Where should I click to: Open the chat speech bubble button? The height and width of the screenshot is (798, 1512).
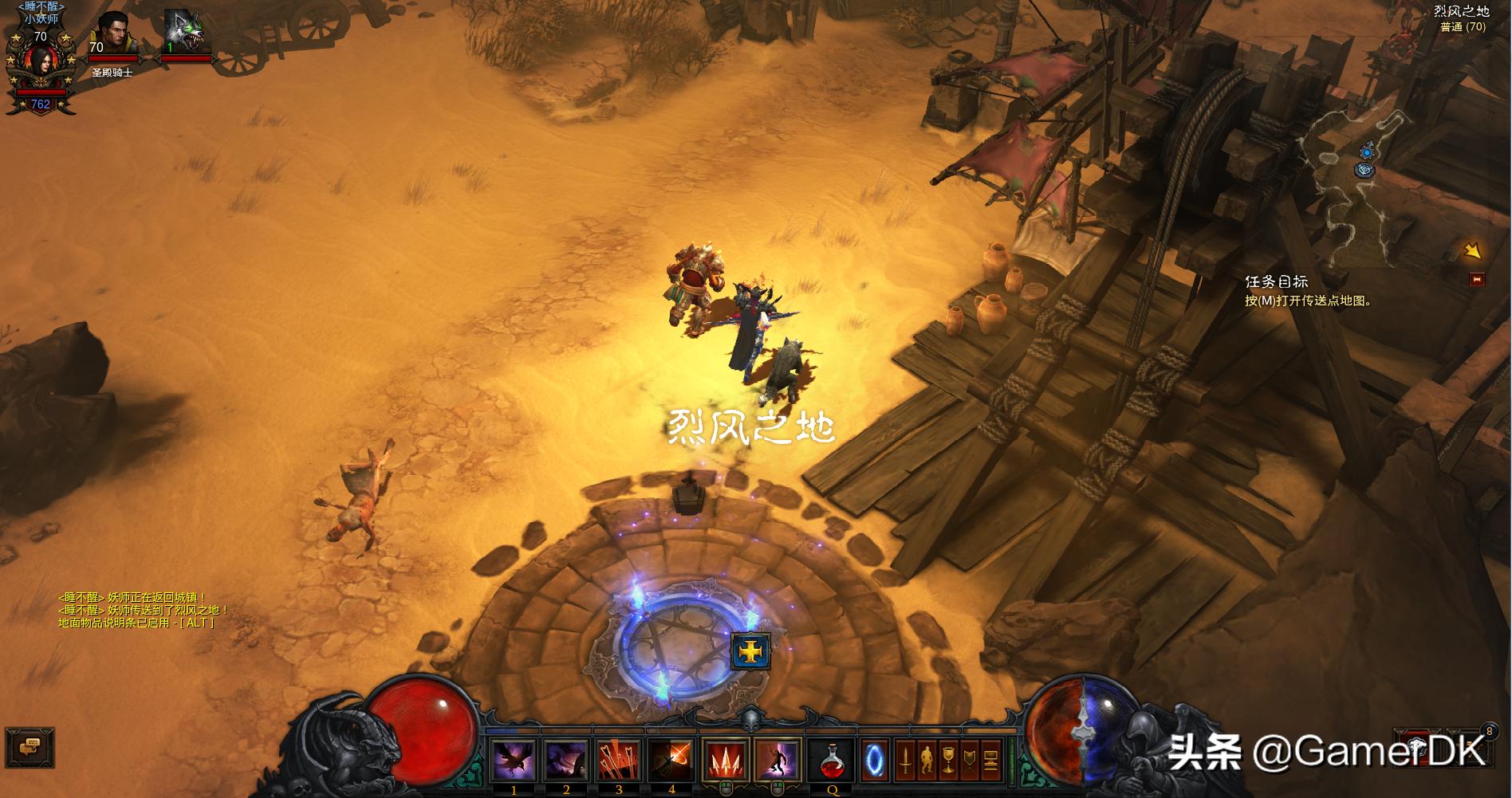(x=30, y=747)
